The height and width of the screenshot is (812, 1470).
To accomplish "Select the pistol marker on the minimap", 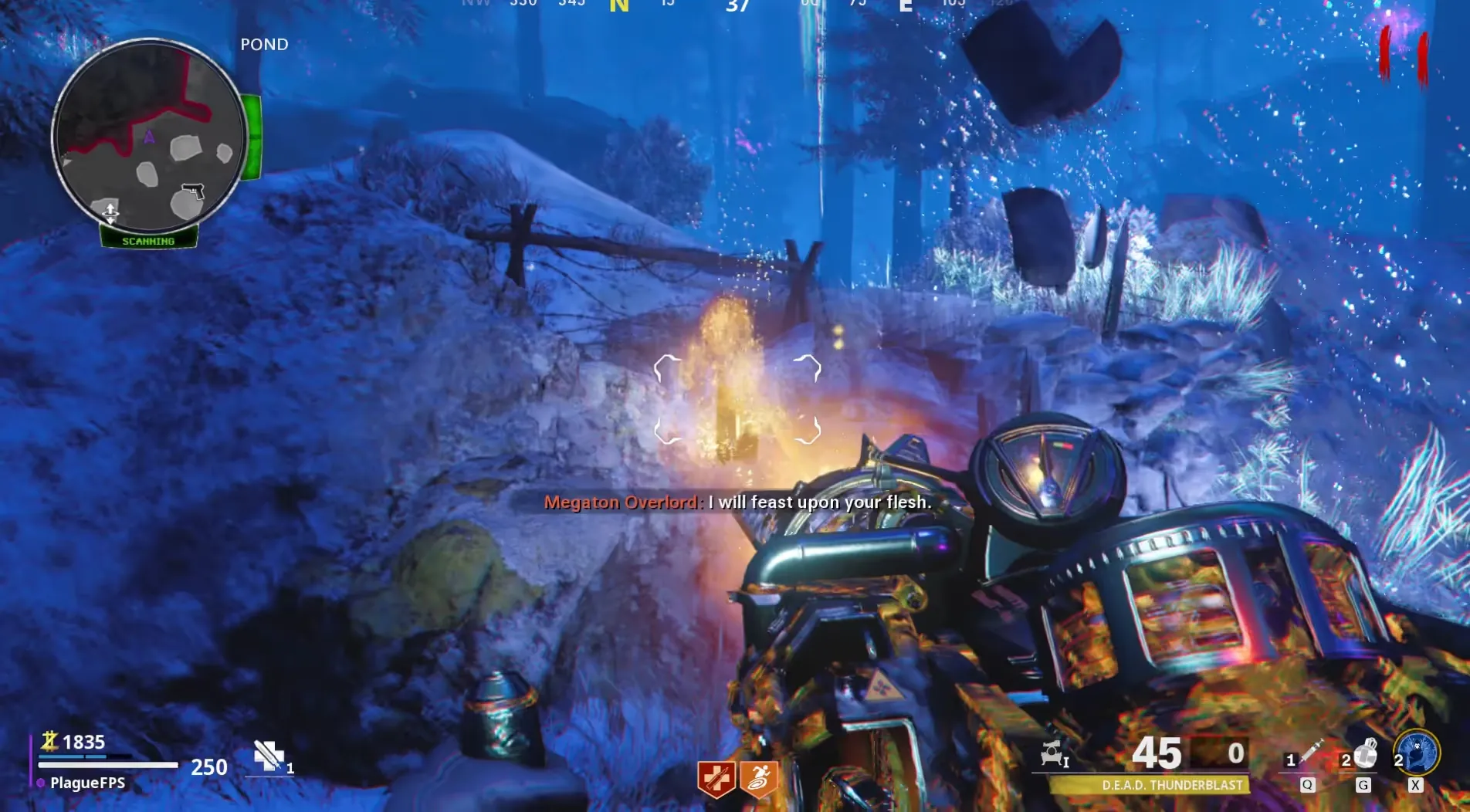I will pos(192,190).
